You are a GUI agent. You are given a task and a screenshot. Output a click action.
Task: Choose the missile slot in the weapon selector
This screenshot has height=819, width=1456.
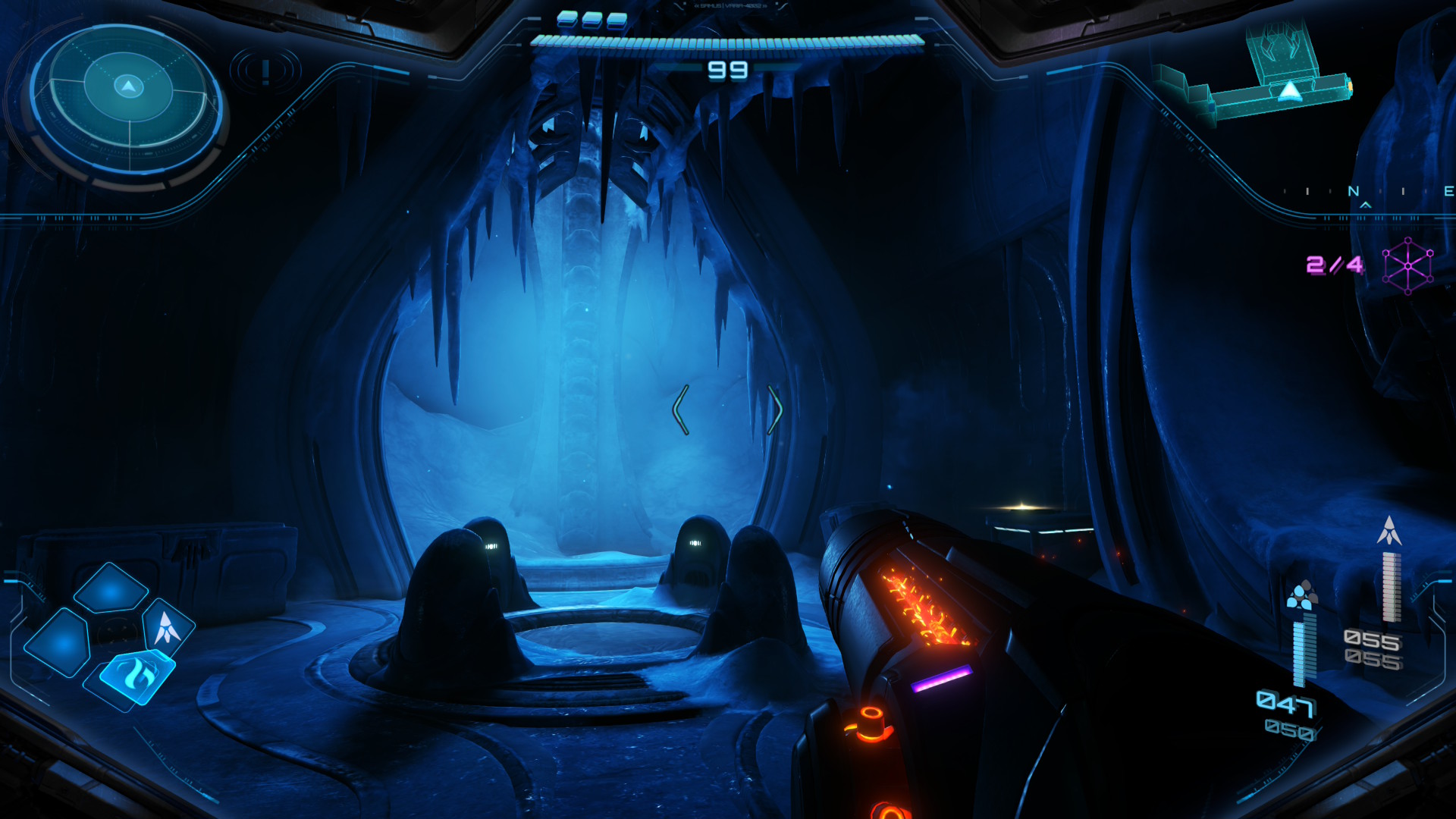[168, 627]
